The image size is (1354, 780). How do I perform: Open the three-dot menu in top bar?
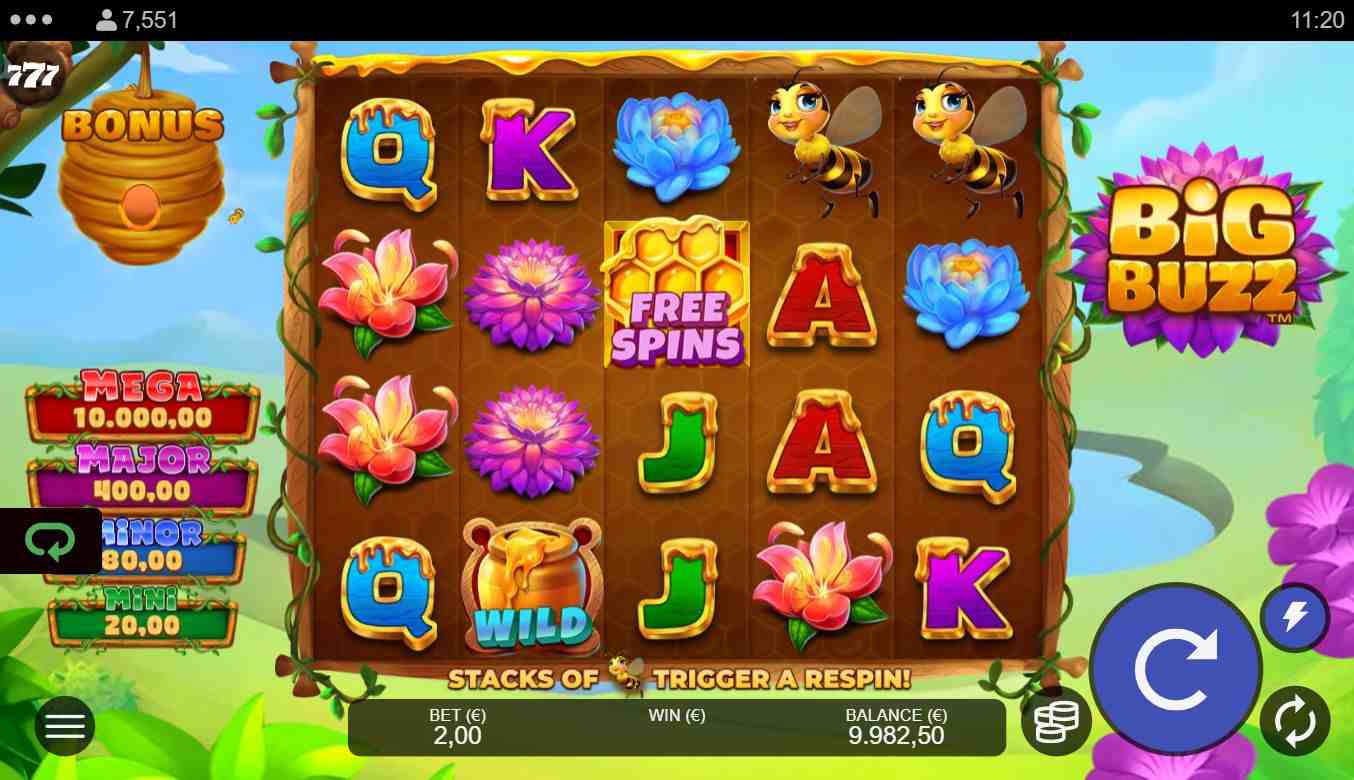coord(32,20)
